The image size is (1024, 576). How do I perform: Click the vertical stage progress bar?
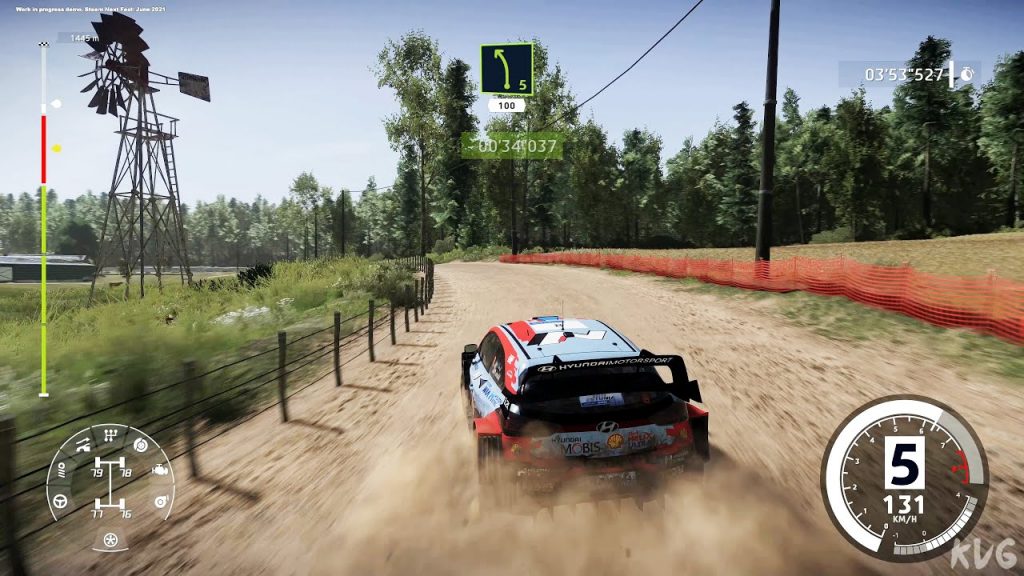43,220
